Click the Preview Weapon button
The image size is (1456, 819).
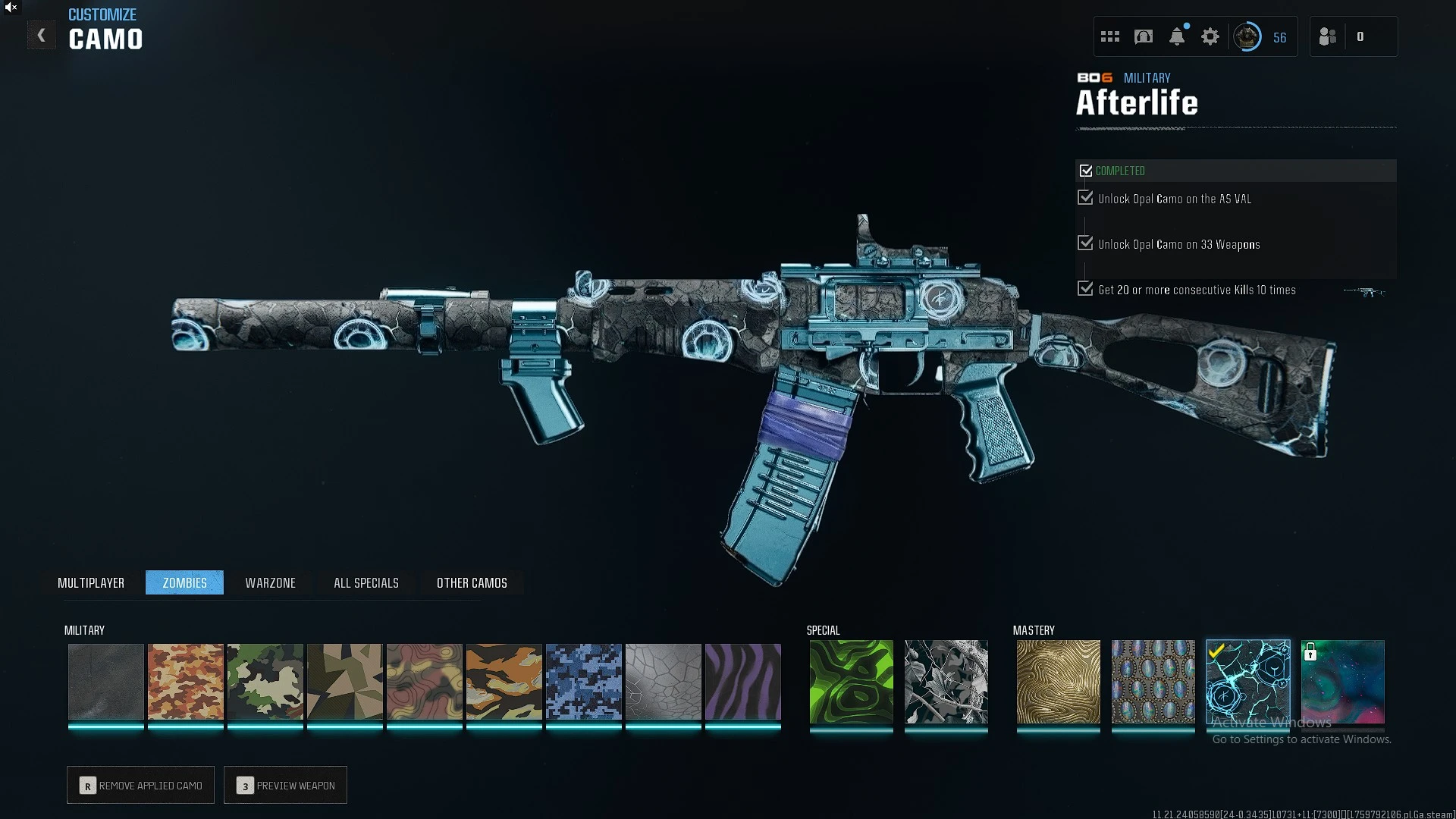click(285, 785)
